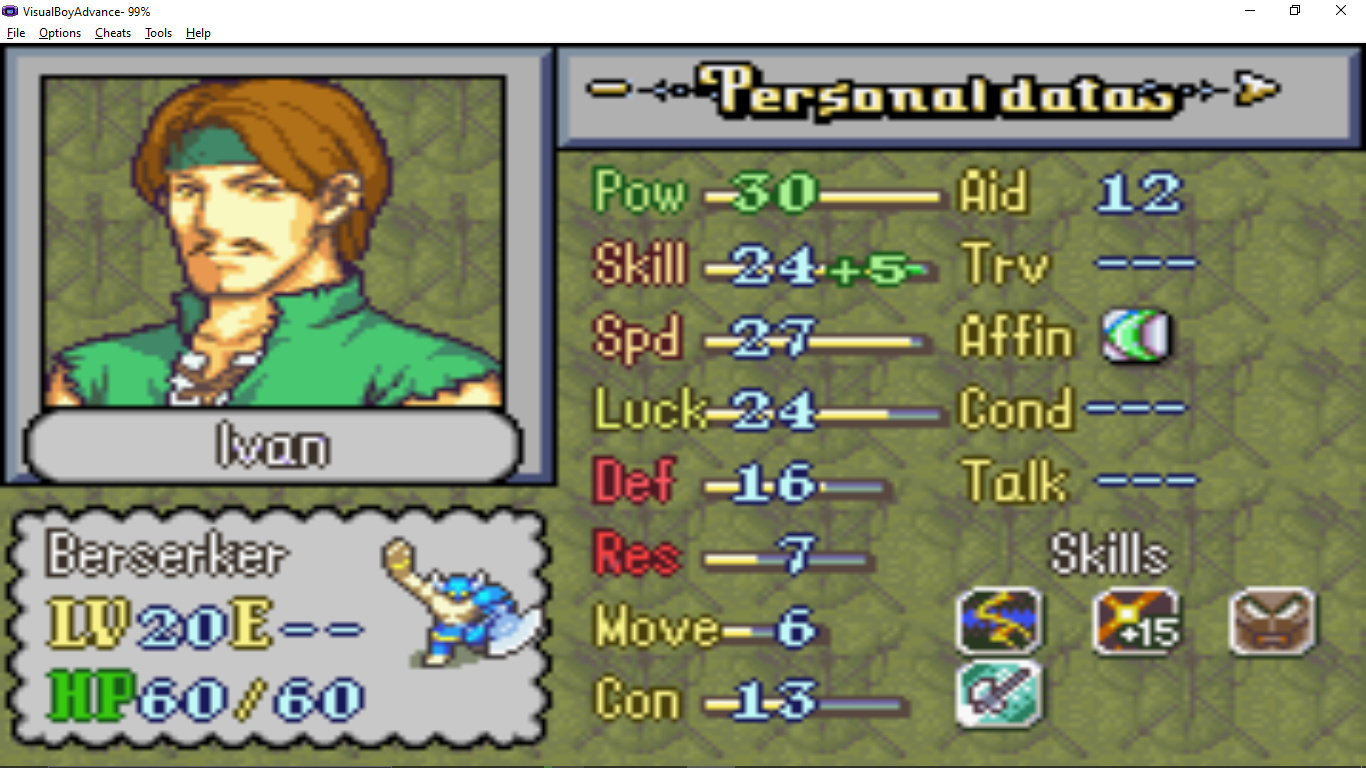Open the Options menu

(60, 33)
